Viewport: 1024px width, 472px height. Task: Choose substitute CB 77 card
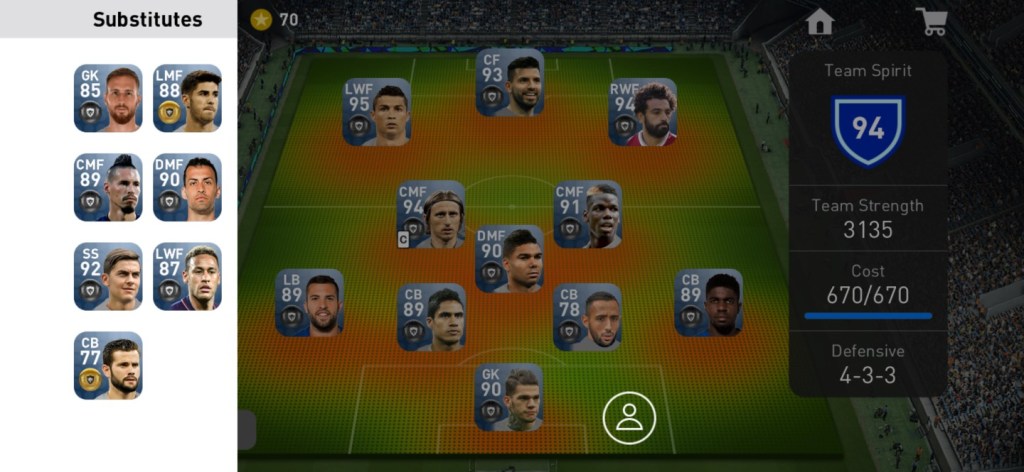pos(108,365)
